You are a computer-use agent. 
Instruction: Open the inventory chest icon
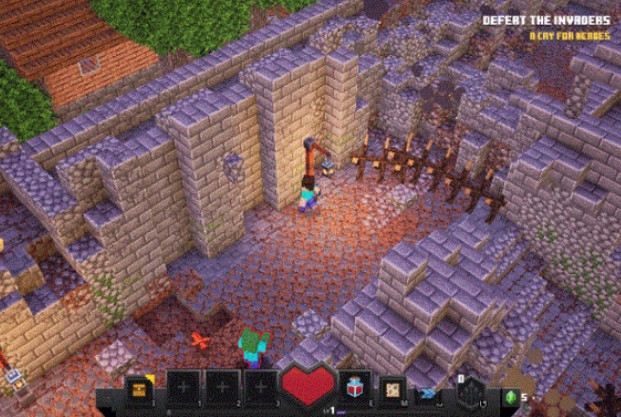click(x=140, y=387)
